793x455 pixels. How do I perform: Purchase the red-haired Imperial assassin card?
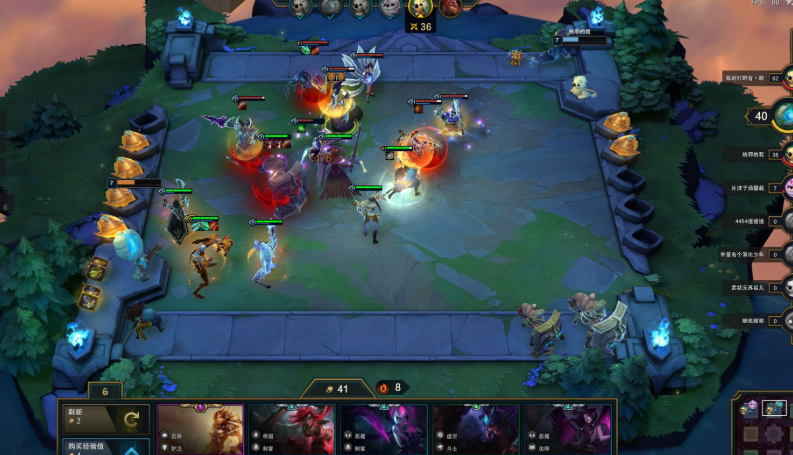293,428
